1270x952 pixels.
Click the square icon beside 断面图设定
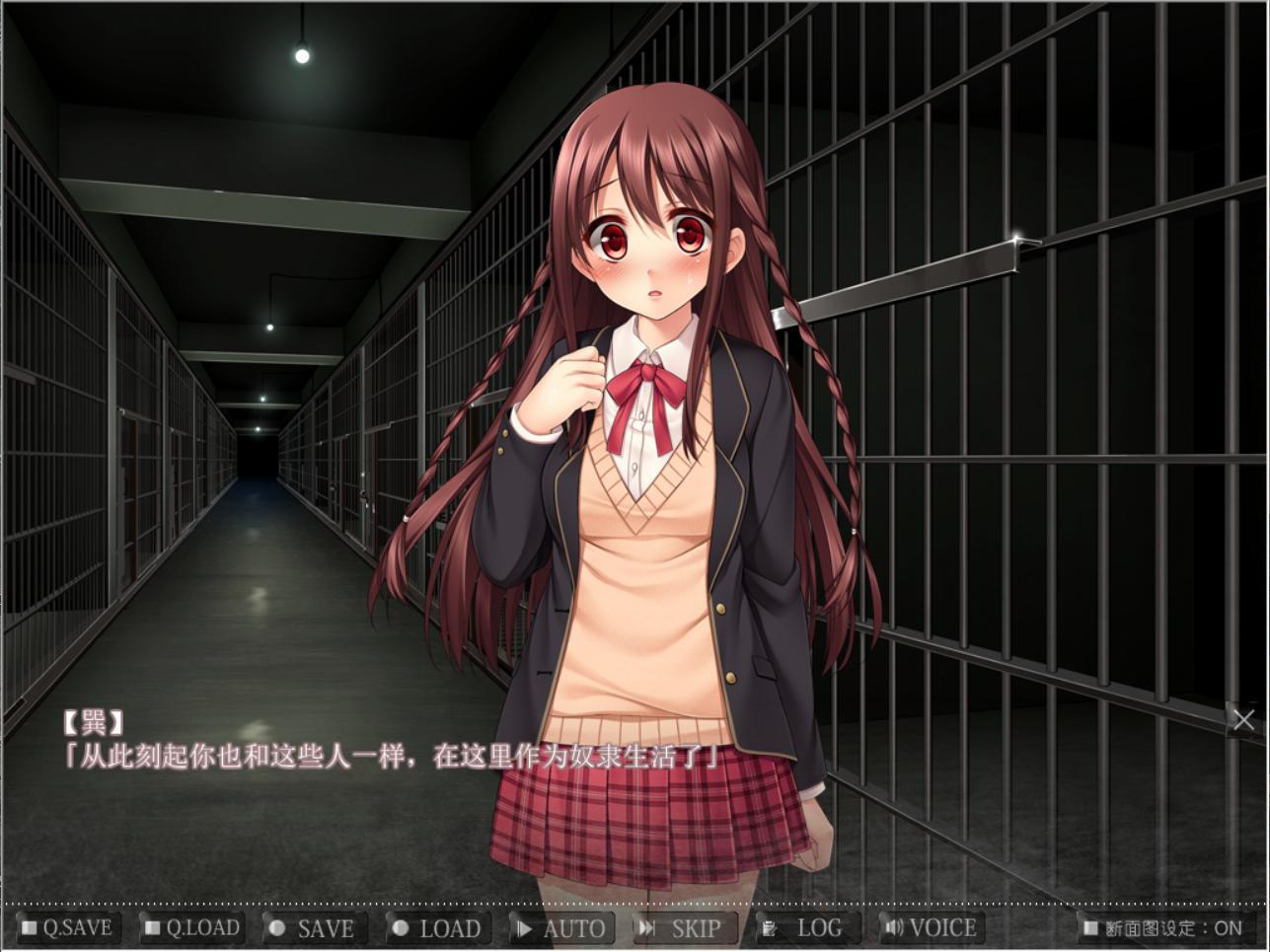1089,927
